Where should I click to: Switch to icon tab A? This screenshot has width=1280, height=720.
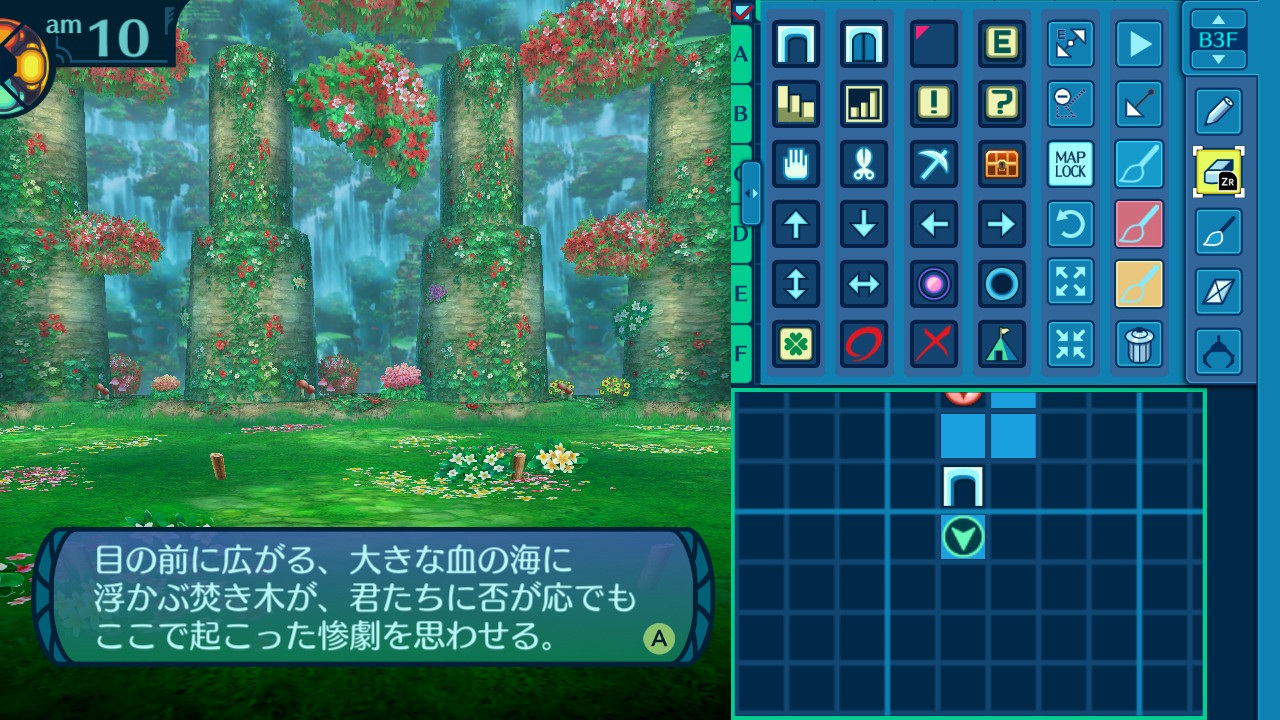pos(741,54)
